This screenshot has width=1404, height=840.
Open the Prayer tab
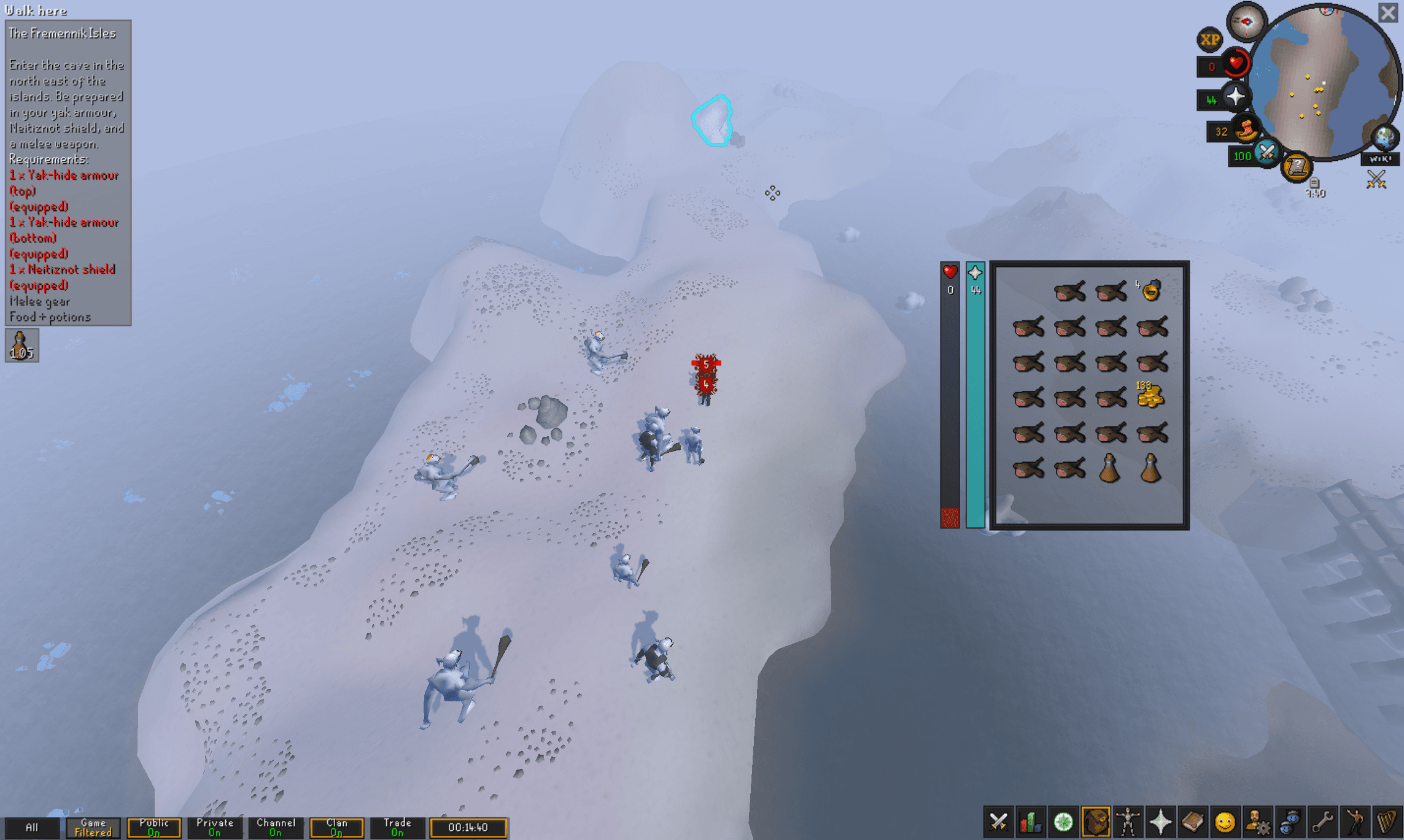1160,822
